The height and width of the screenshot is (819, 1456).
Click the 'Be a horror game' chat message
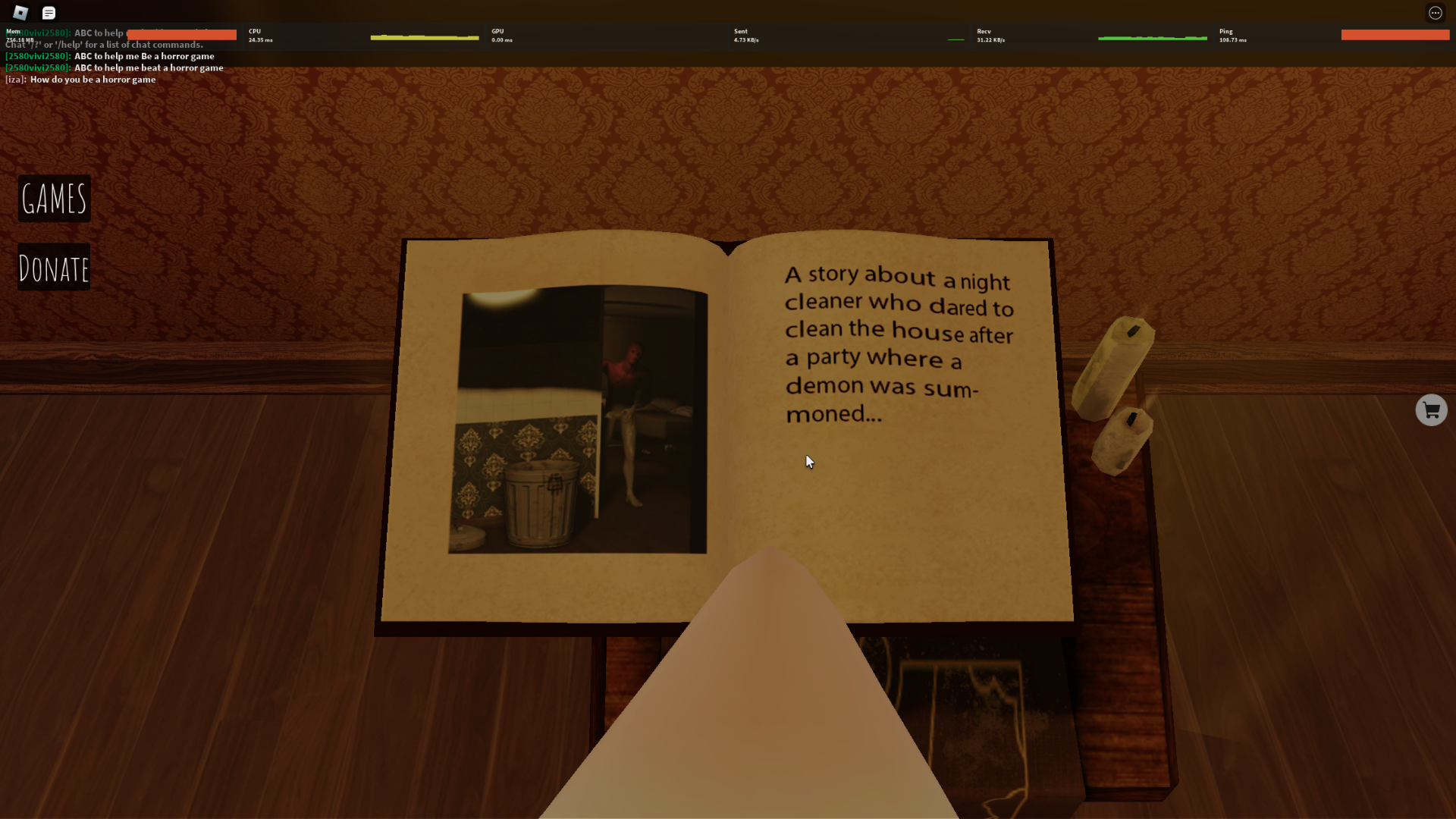pyautogui.click(x=110, y=55)
